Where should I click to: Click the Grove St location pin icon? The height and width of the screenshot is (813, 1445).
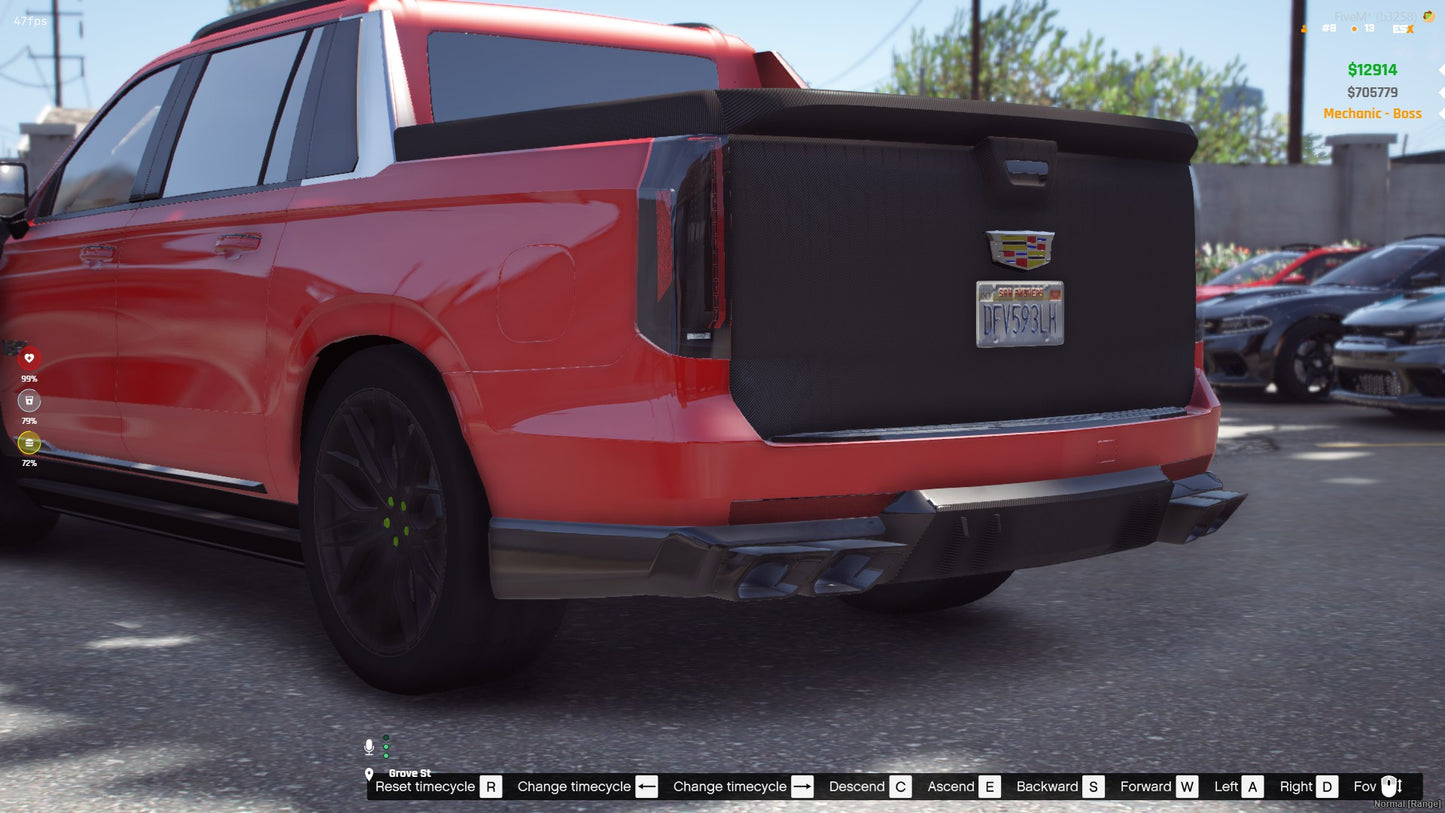[371, 772]
